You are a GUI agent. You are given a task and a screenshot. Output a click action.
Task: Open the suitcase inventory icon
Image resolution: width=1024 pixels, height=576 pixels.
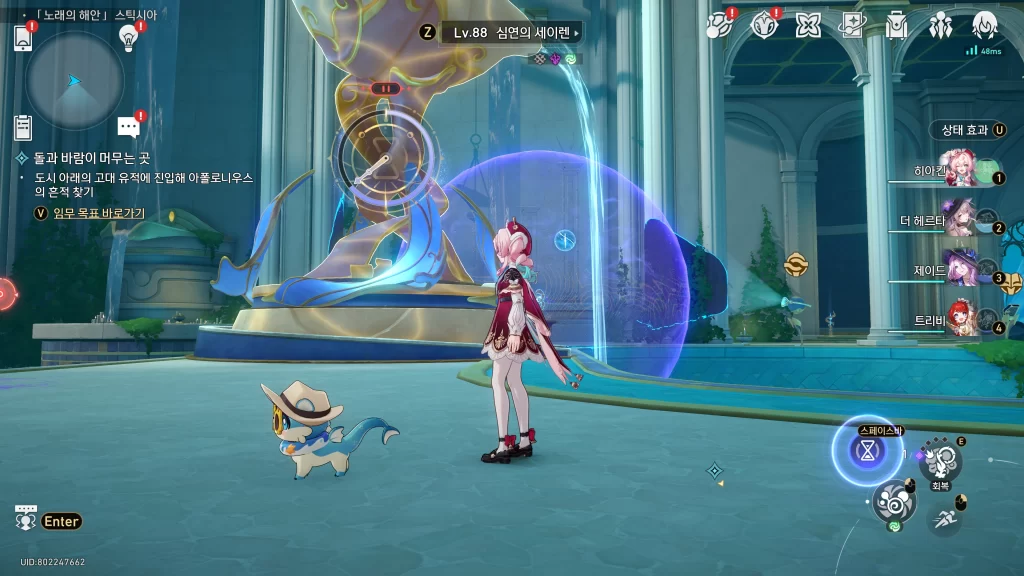point(896,26)
